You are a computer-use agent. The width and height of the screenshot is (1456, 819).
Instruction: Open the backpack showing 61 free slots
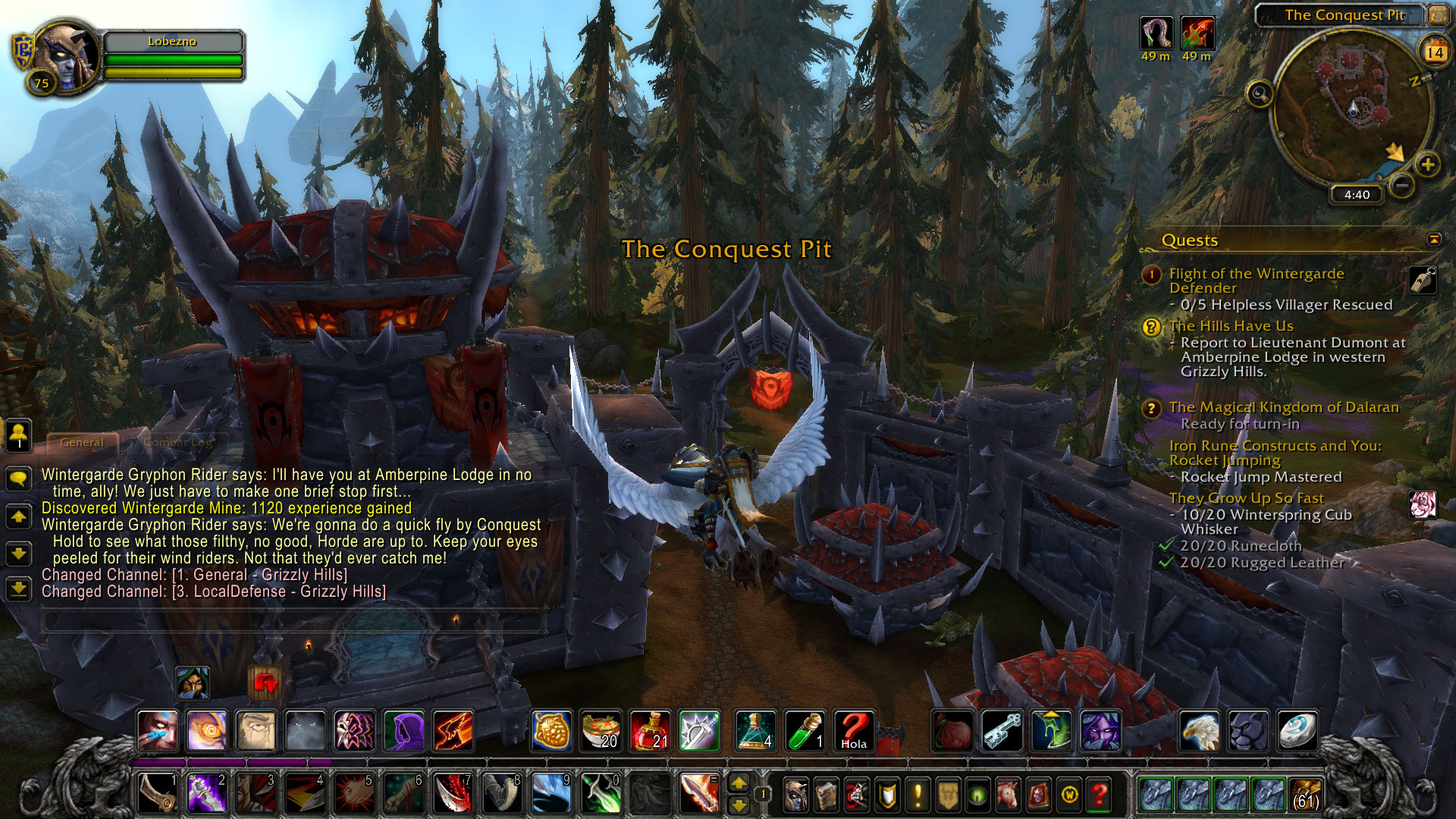pyautogui.click(x=1304, y=794)
